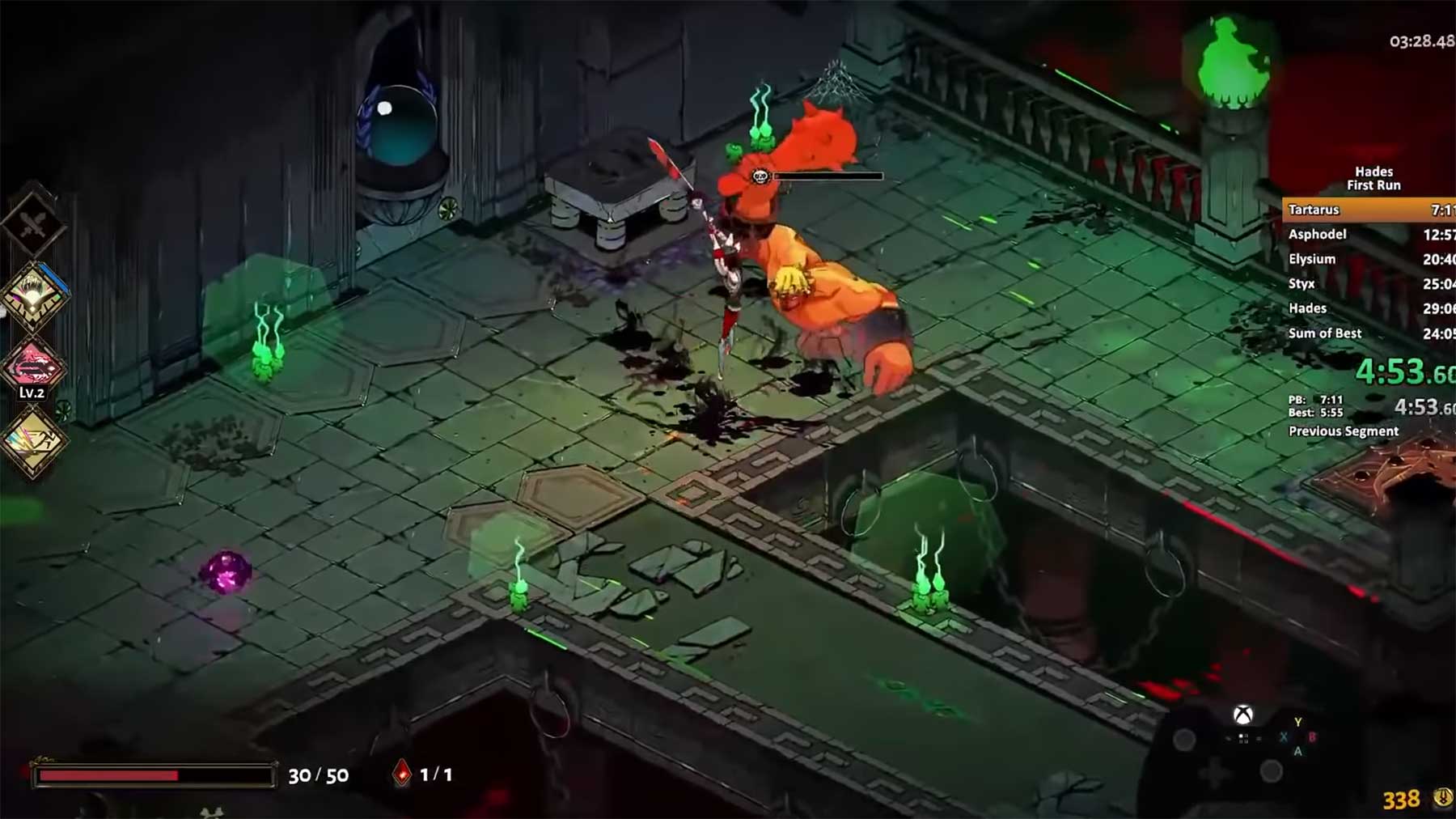Click the red bloodstone cast ammo icon
This screenshot has height=819, width=1456.
coord(402,774)
